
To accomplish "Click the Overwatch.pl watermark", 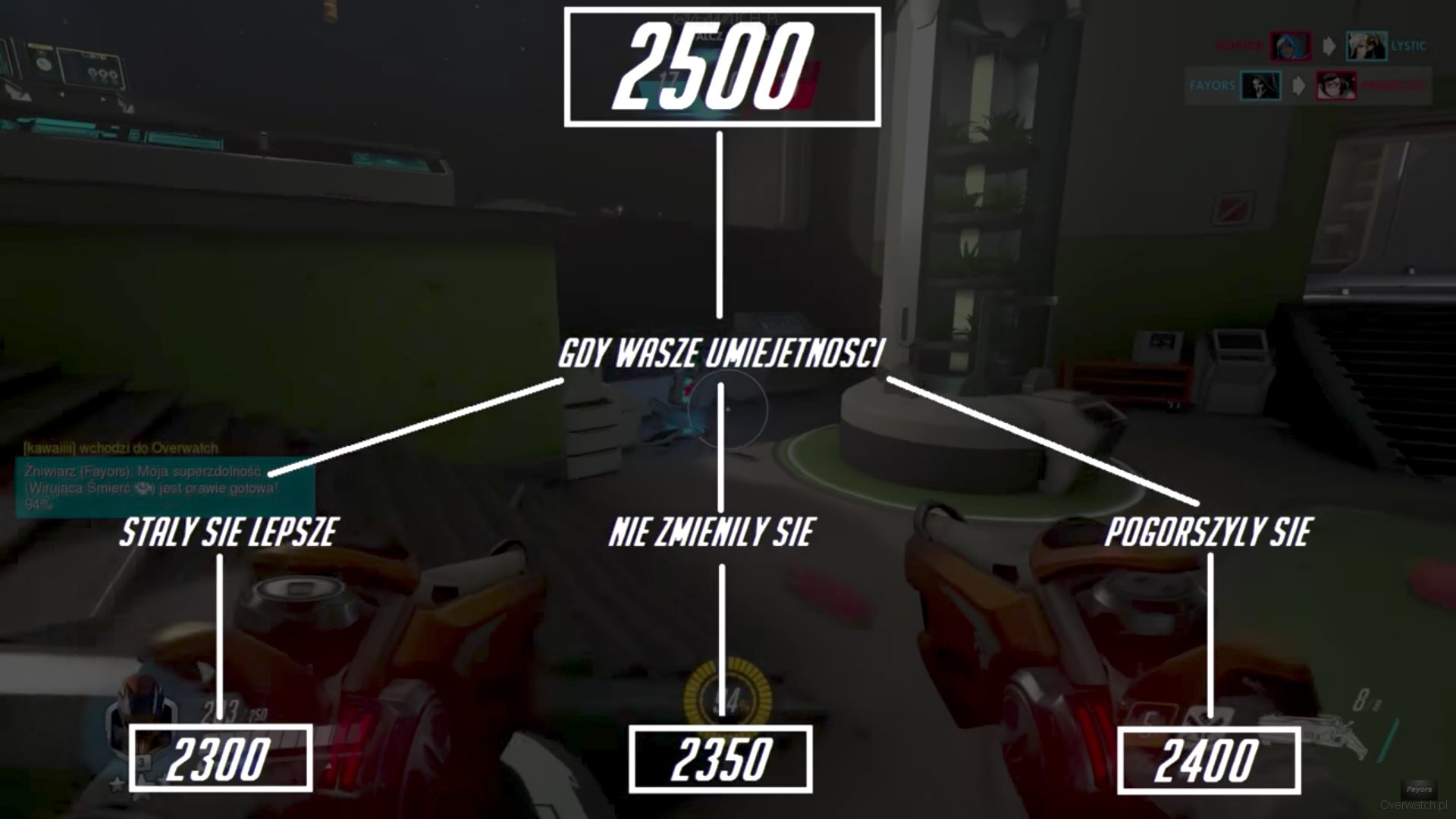I will [x=1413, y=805].
